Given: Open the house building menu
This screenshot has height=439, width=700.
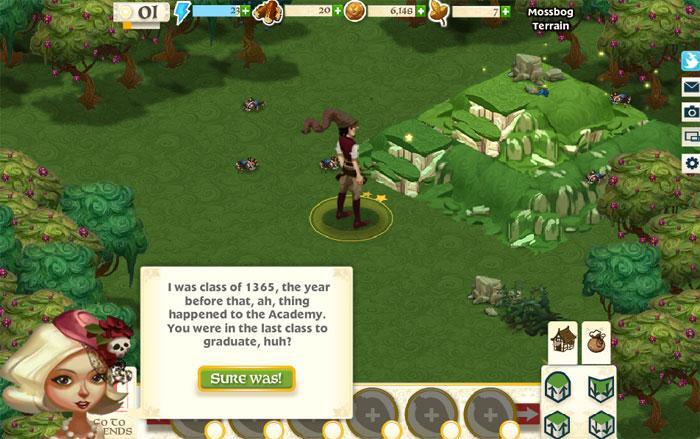Looking at the screenshot, I should (x=562, y=342).
